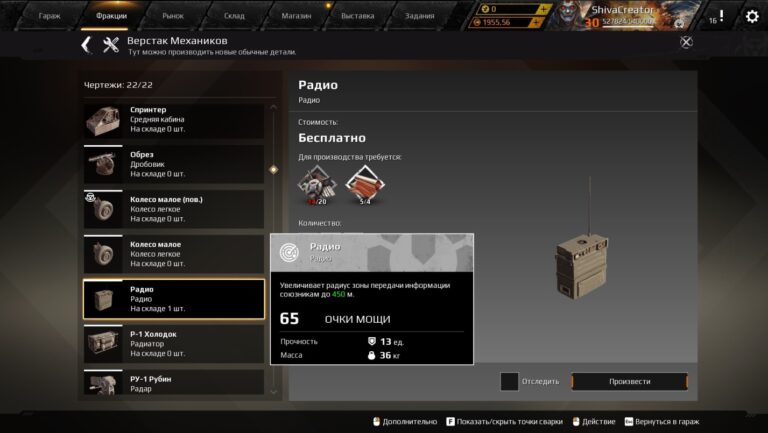Open the Магазин tab
Image resolution: width=768 pixels, height=433 pixels.
[x=296, y=16]
